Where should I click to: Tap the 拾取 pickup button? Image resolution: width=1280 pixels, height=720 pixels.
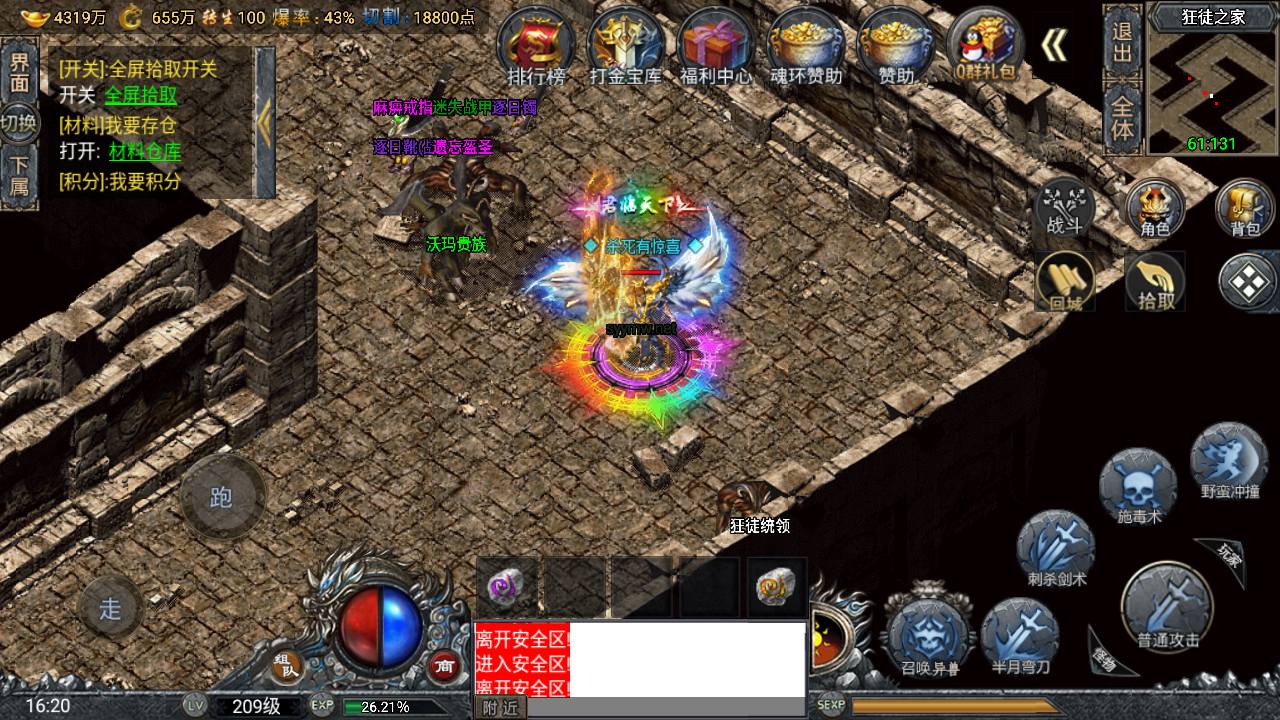tap(1154, 281)
